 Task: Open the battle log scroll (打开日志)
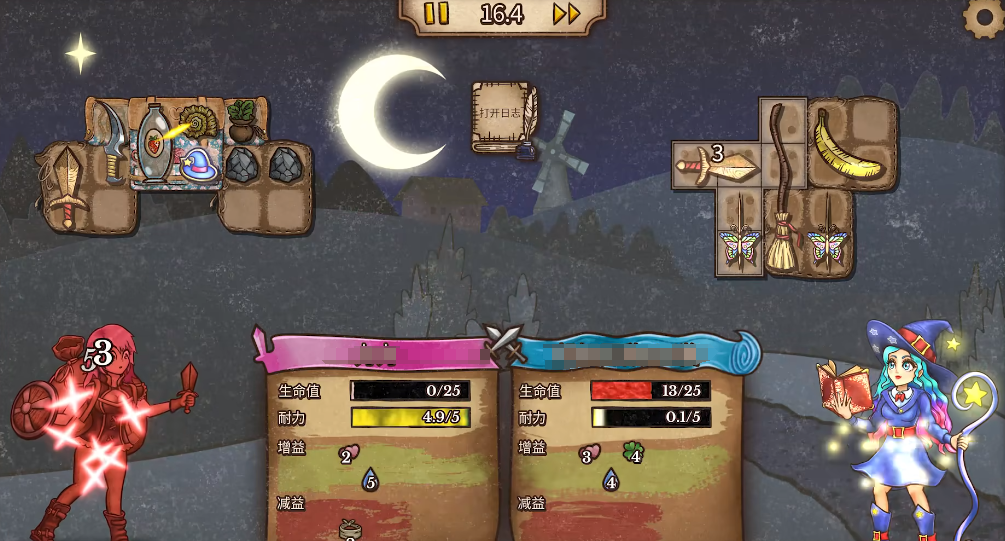click(x=503, y=117)
